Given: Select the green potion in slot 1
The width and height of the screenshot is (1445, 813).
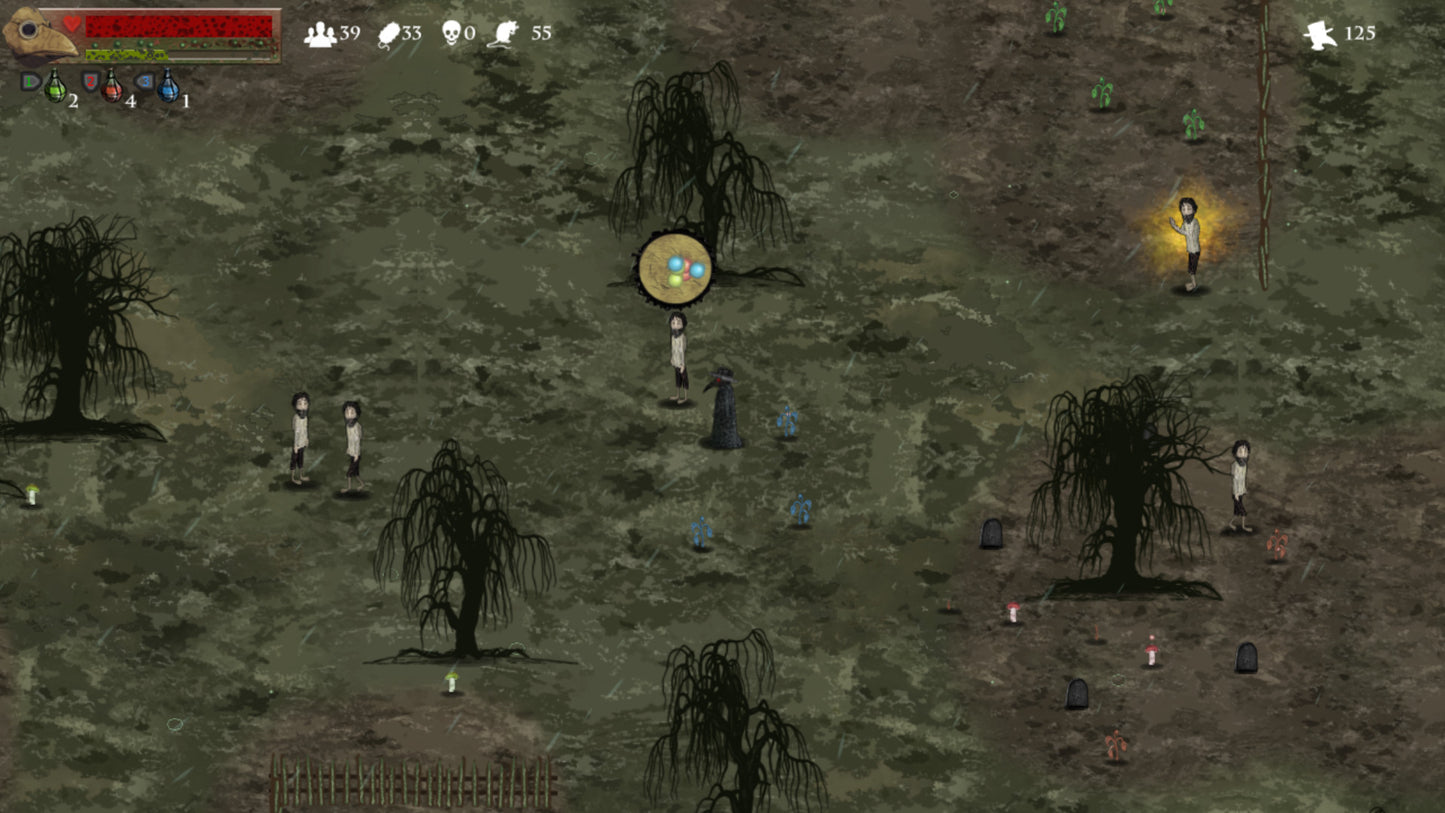Looking at the screenshot, I should click(x=56, y=88).
